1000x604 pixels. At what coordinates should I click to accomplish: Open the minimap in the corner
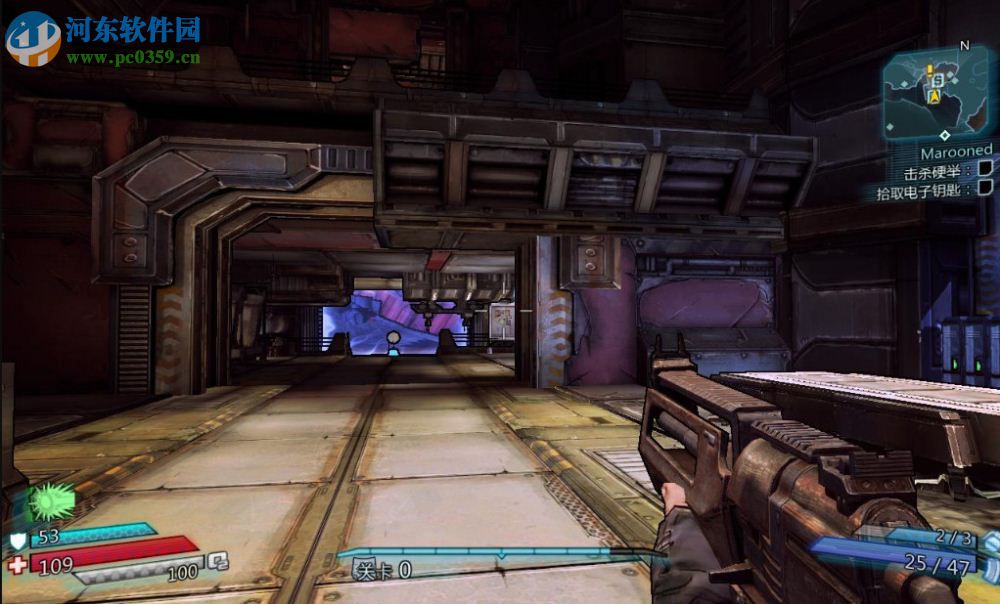point(935,93)
